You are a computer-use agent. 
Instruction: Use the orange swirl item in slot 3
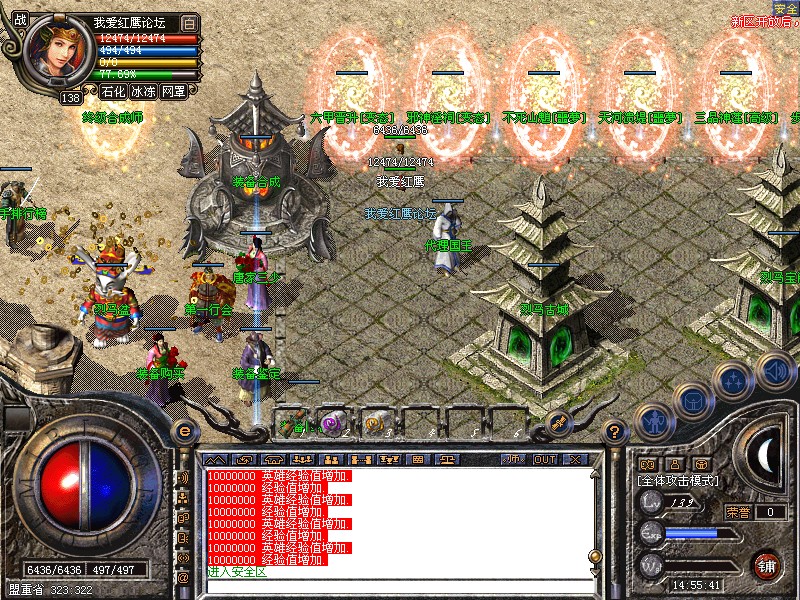(374, 423)
